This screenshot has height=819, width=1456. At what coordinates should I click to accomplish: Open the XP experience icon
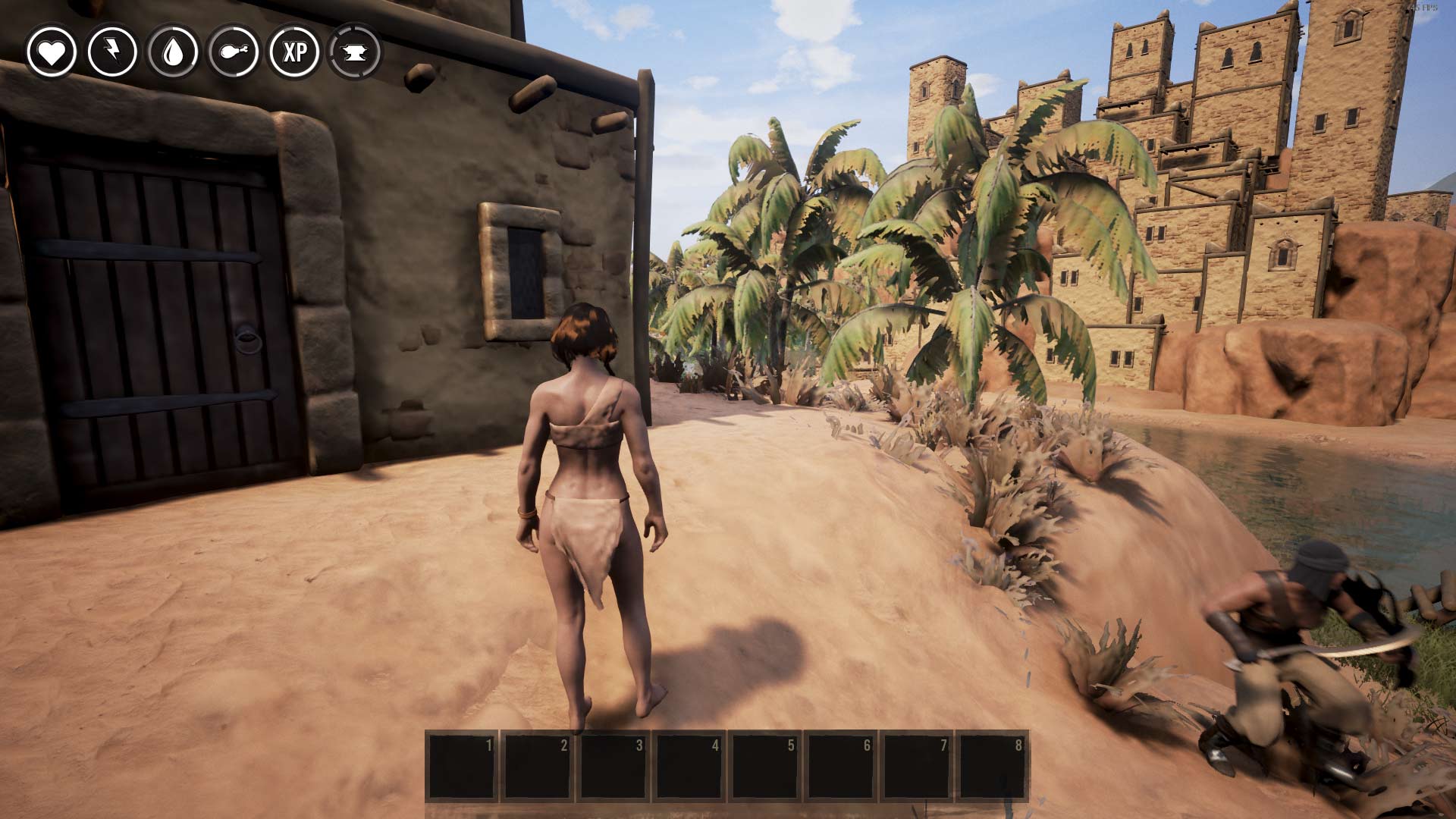click(x=294, y=52)
